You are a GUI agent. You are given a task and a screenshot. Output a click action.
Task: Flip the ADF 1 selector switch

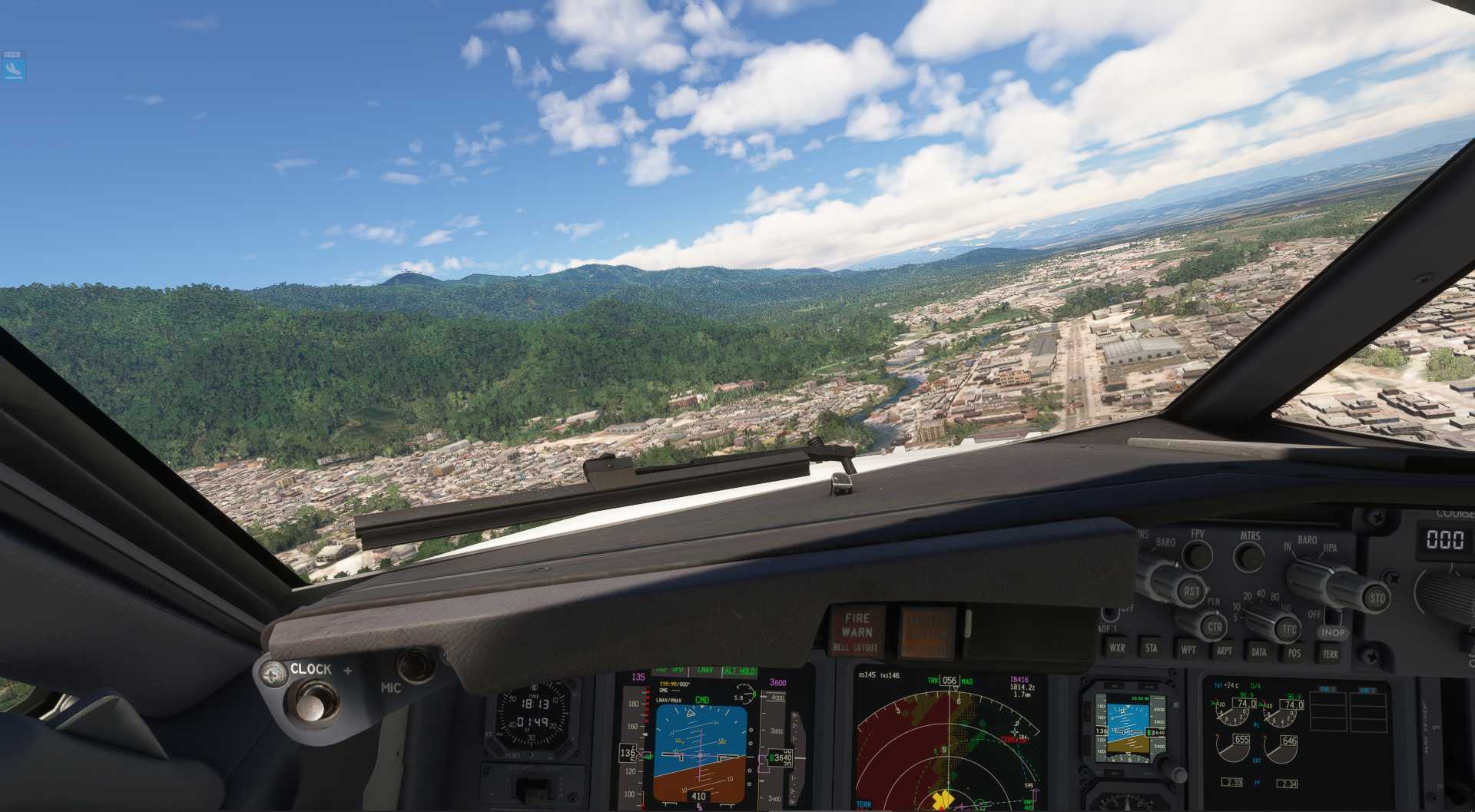[x=1109, y=615]
